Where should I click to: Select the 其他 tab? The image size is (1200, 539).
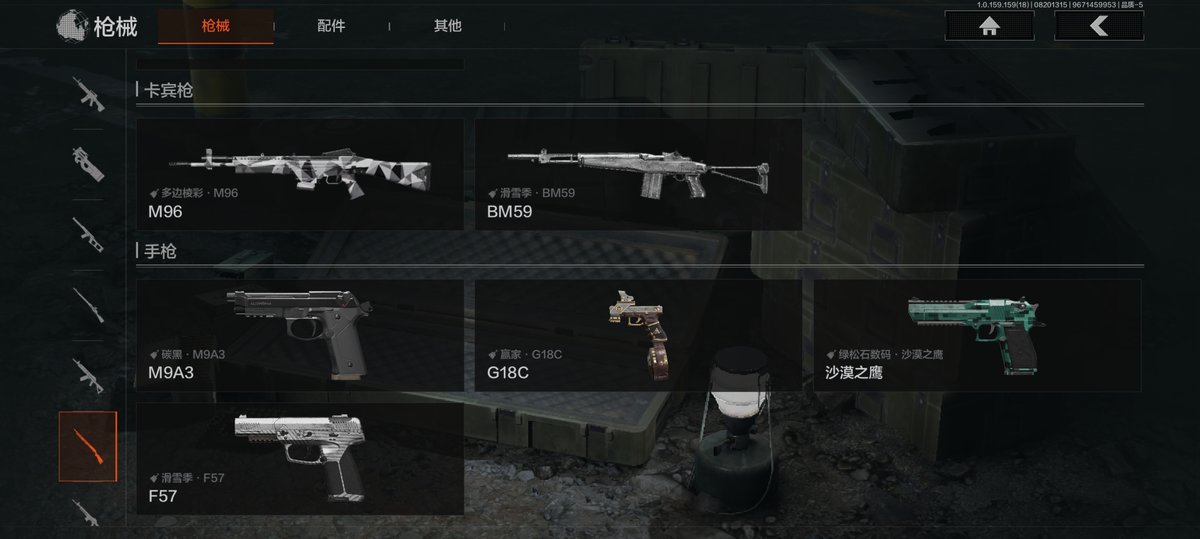coord(448,26)
